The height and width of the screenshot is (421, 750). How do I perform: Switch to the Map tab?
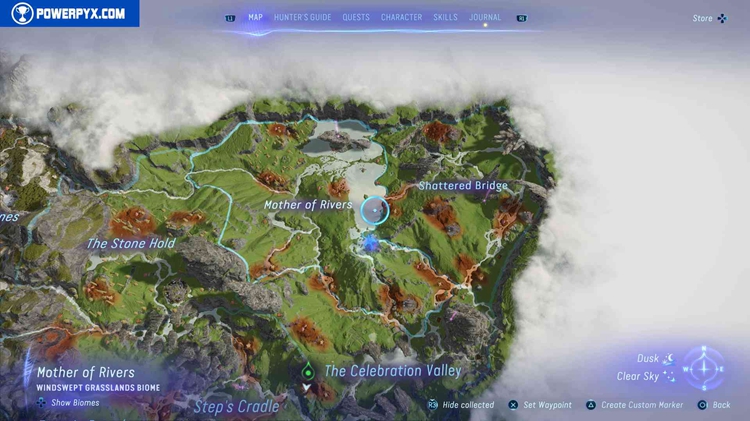tap(255, 17)
